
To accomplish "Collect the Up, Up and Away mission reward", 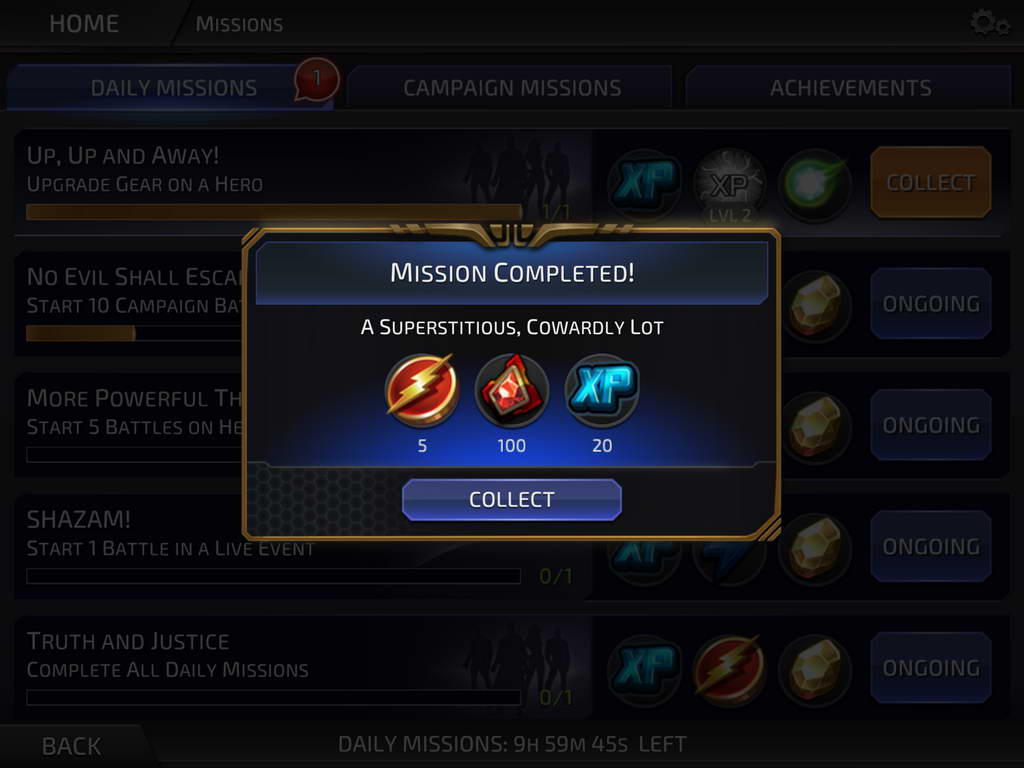I will click(930, 183).
